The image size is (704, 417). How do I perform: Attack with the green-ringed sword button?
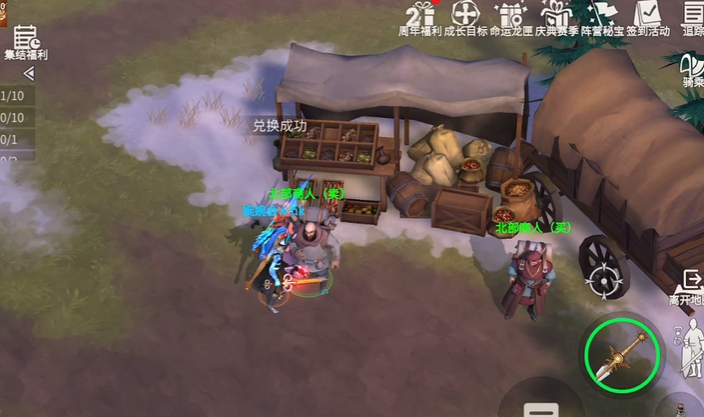click(622, 355)
